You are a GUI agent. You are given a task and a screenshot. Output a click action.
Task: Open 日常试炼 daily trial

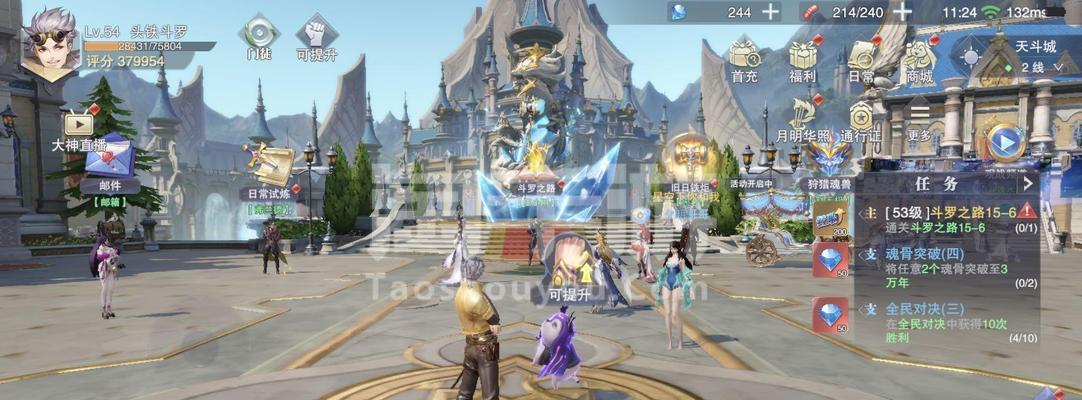[267, 166]
